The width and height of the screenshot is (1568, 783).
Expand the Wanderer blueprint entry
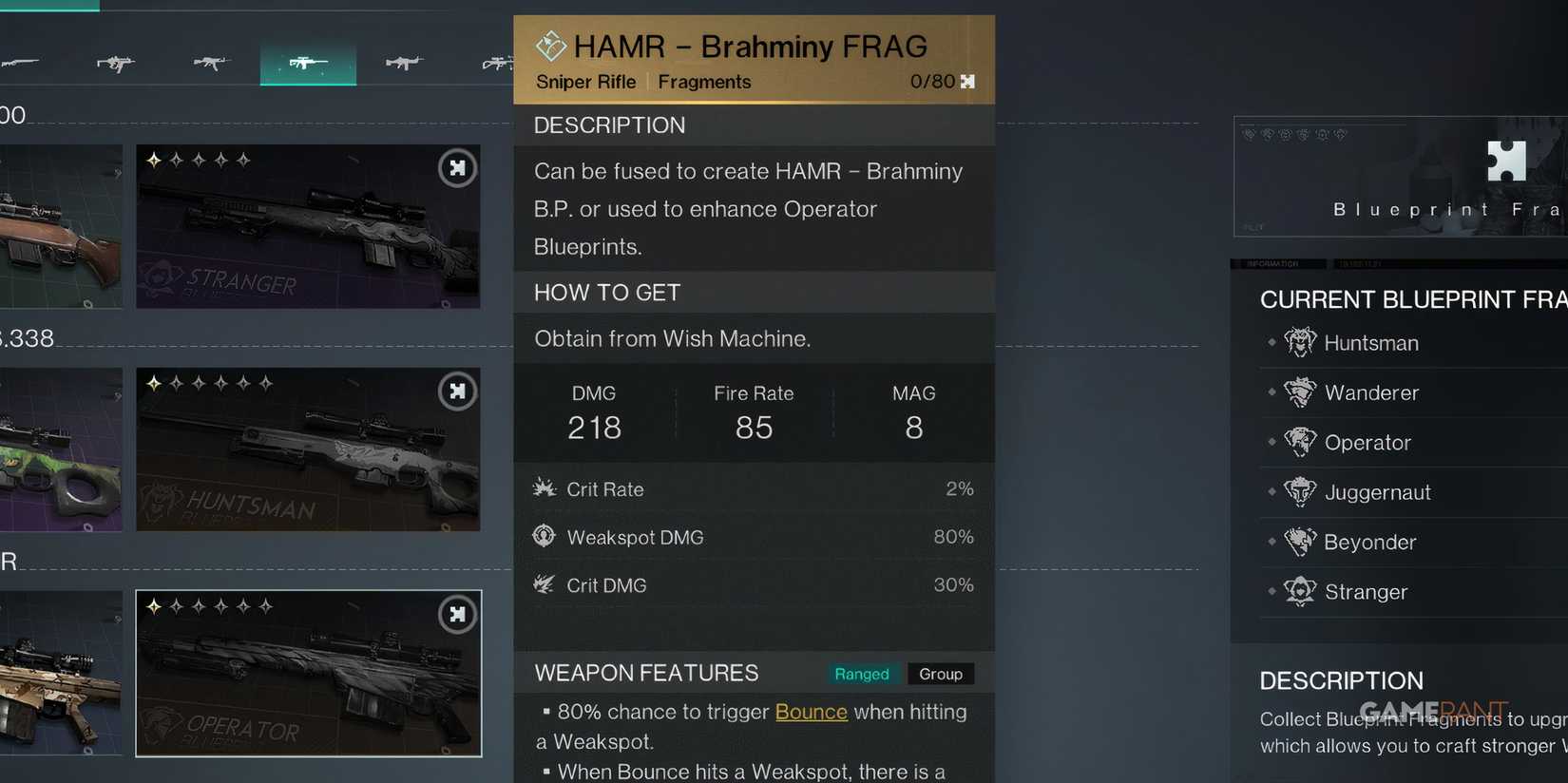[x=1371, y=392]
